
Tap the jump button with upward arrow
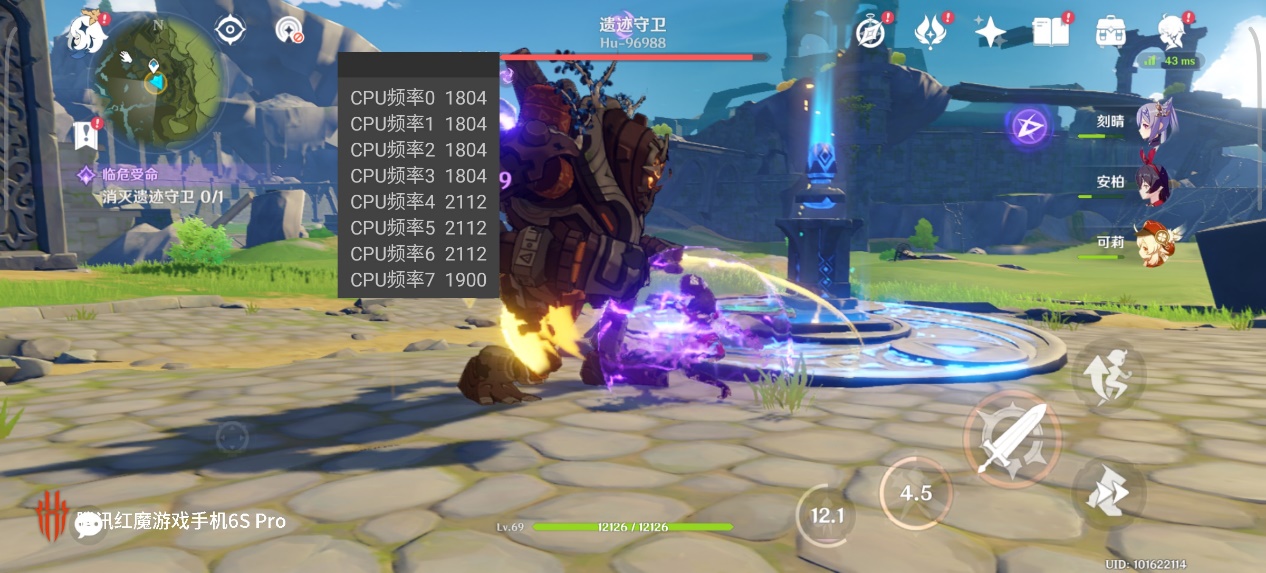tap(1109, 375)
